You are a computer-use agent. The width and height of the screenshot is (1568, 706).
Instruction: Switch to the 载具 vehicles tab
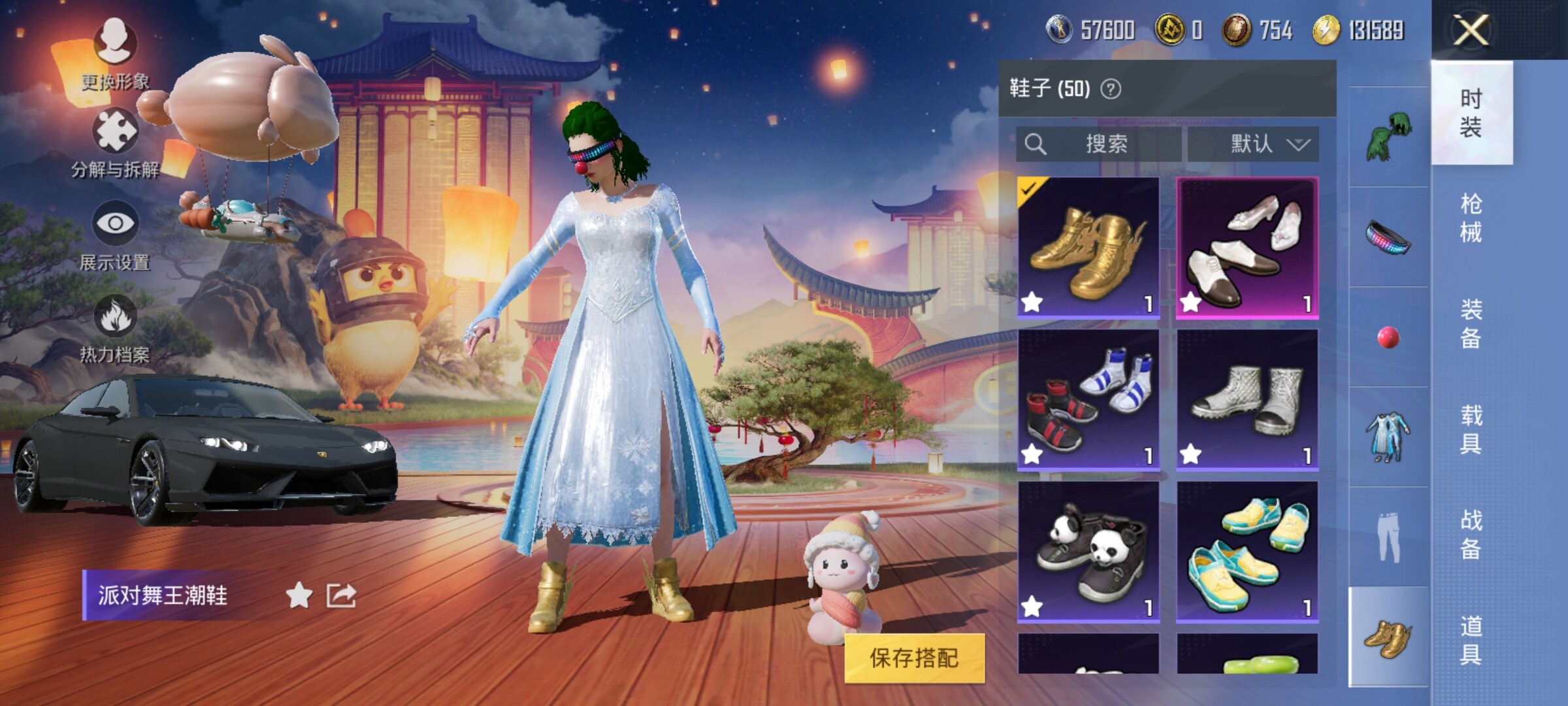(x=1471, y=429)
